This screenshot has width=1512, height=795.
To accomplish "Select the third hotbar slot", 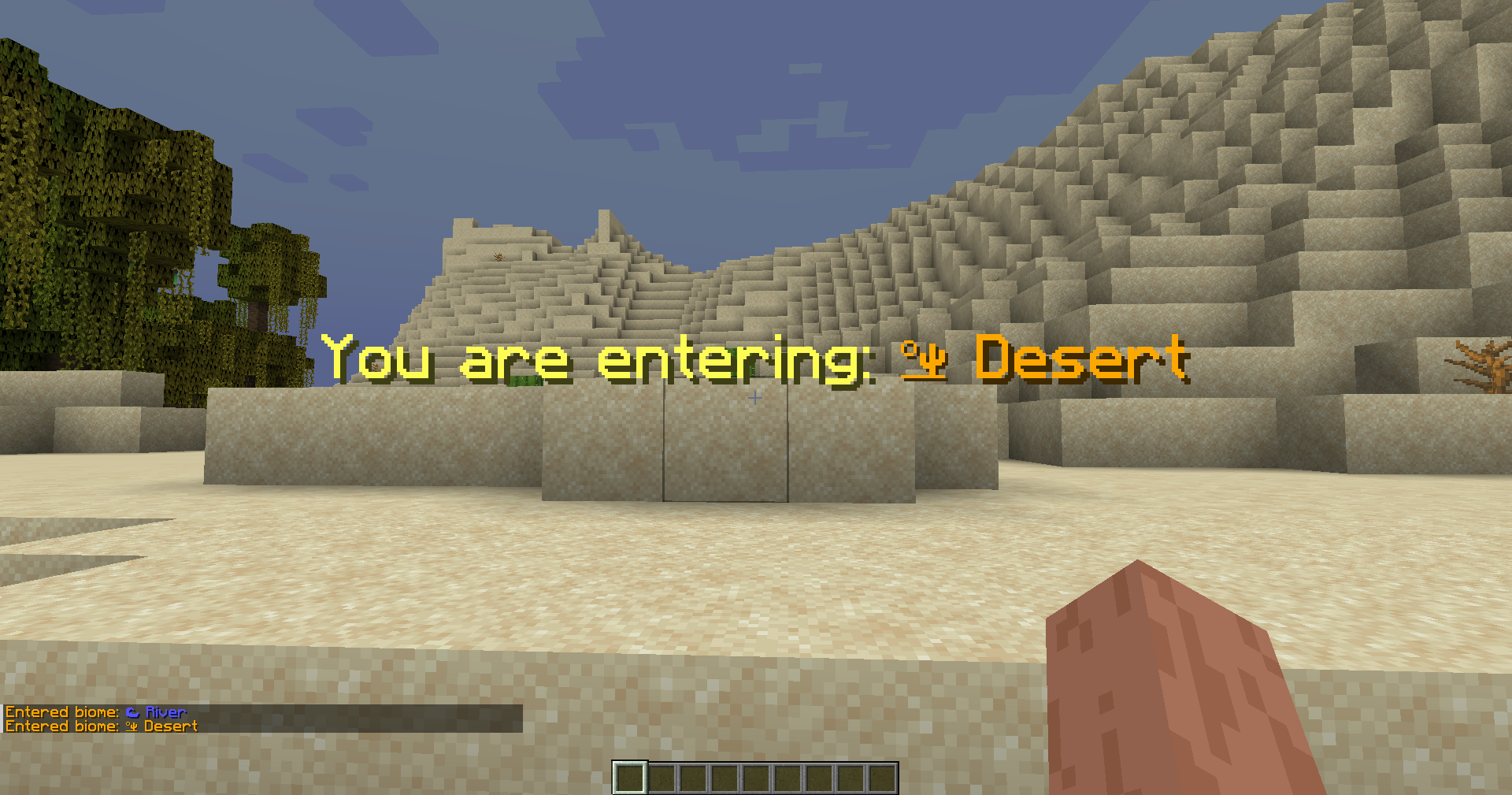I will [x=693, y=778].
